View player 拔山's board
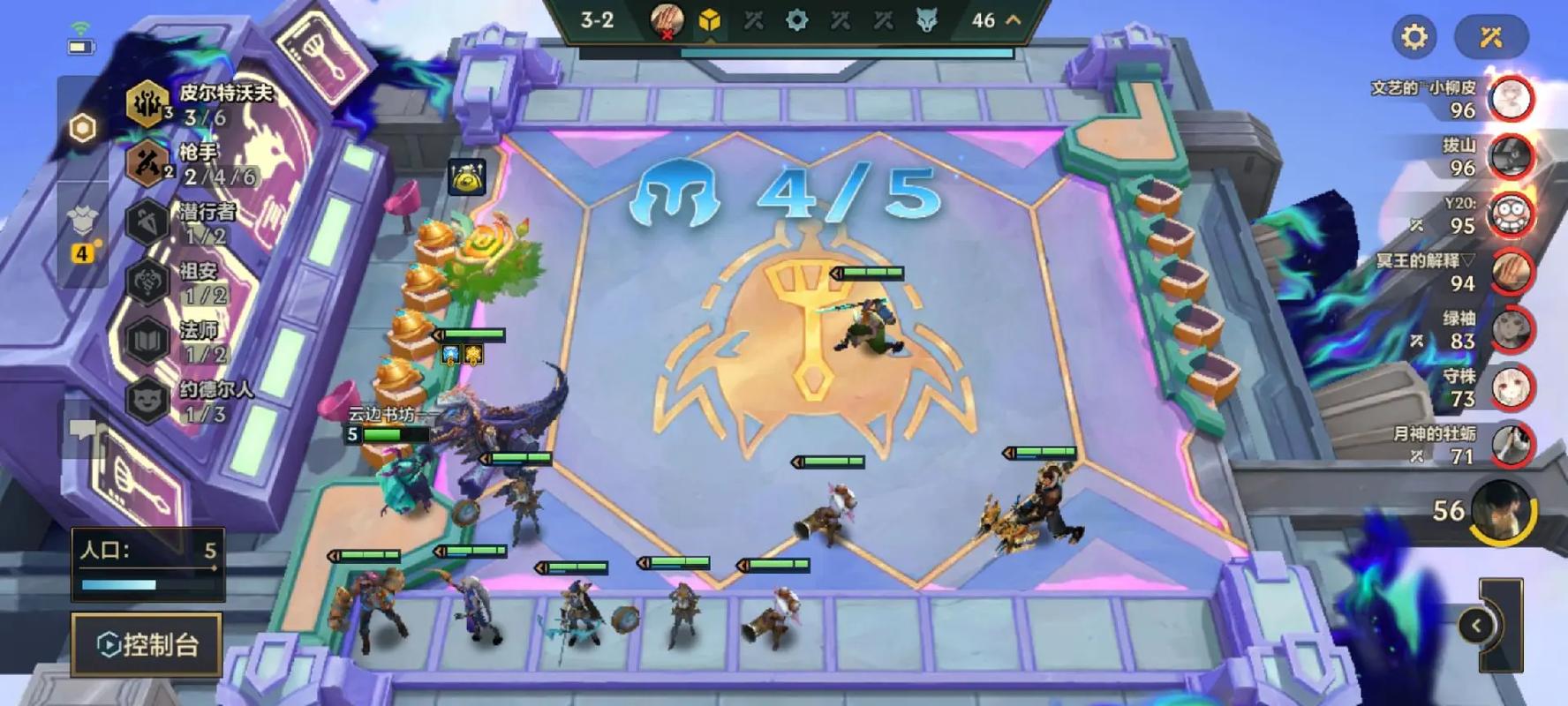Screen dimensions: 1568x706 (x=1511, y=156)
